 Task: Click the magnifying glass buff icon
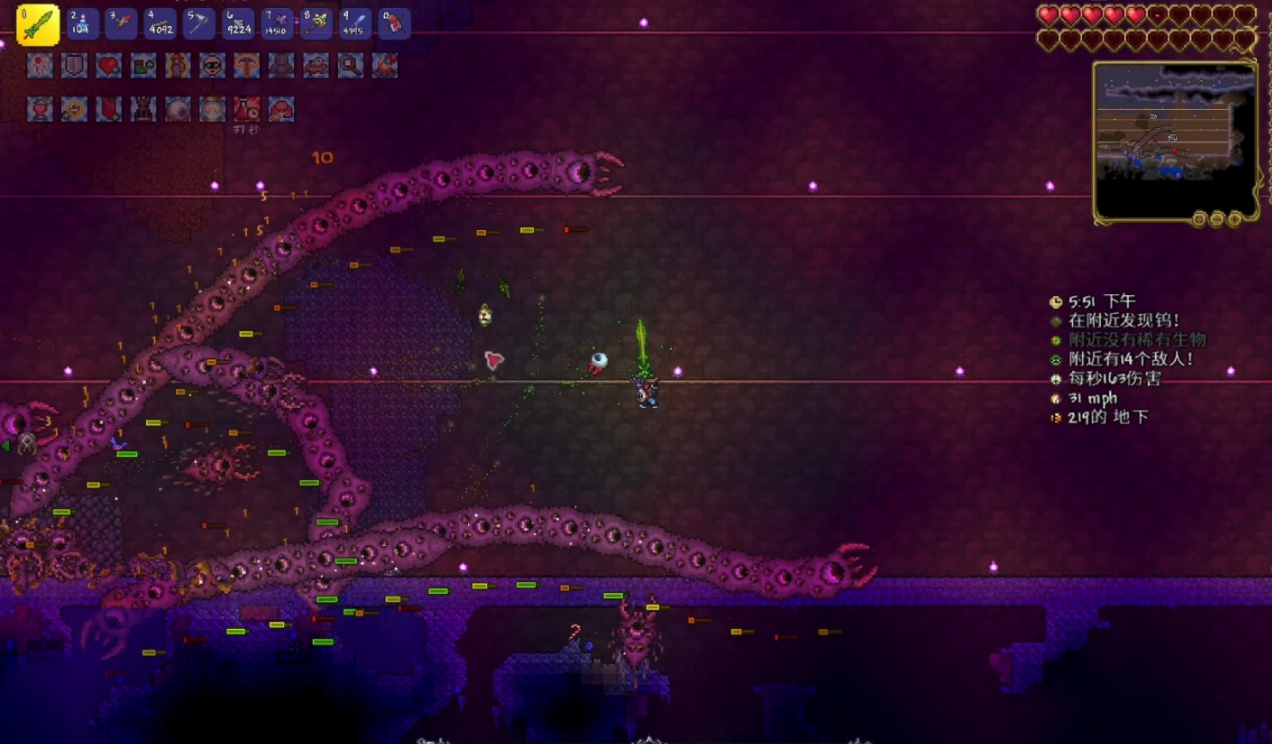350,66
